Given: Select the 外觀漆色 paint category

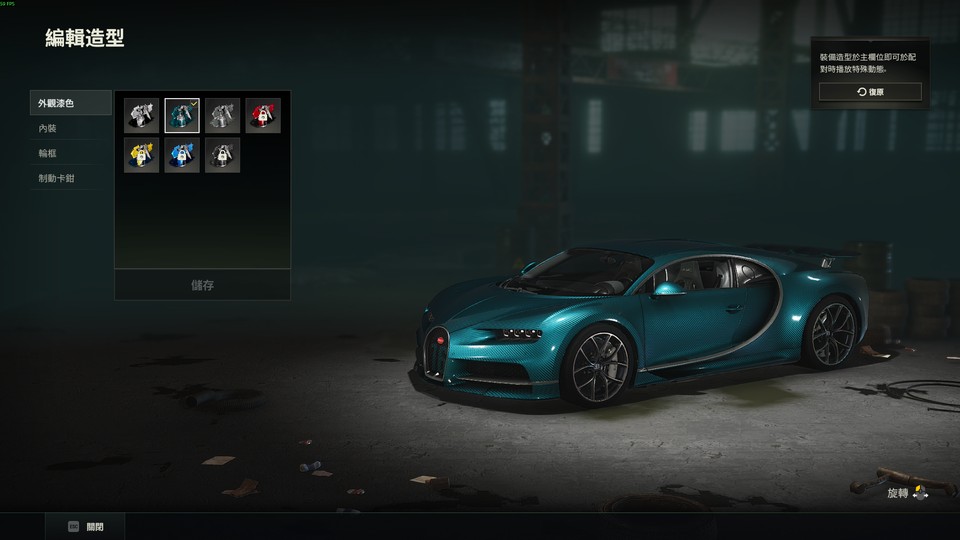Looking at the screenshot, I should 70,103.
